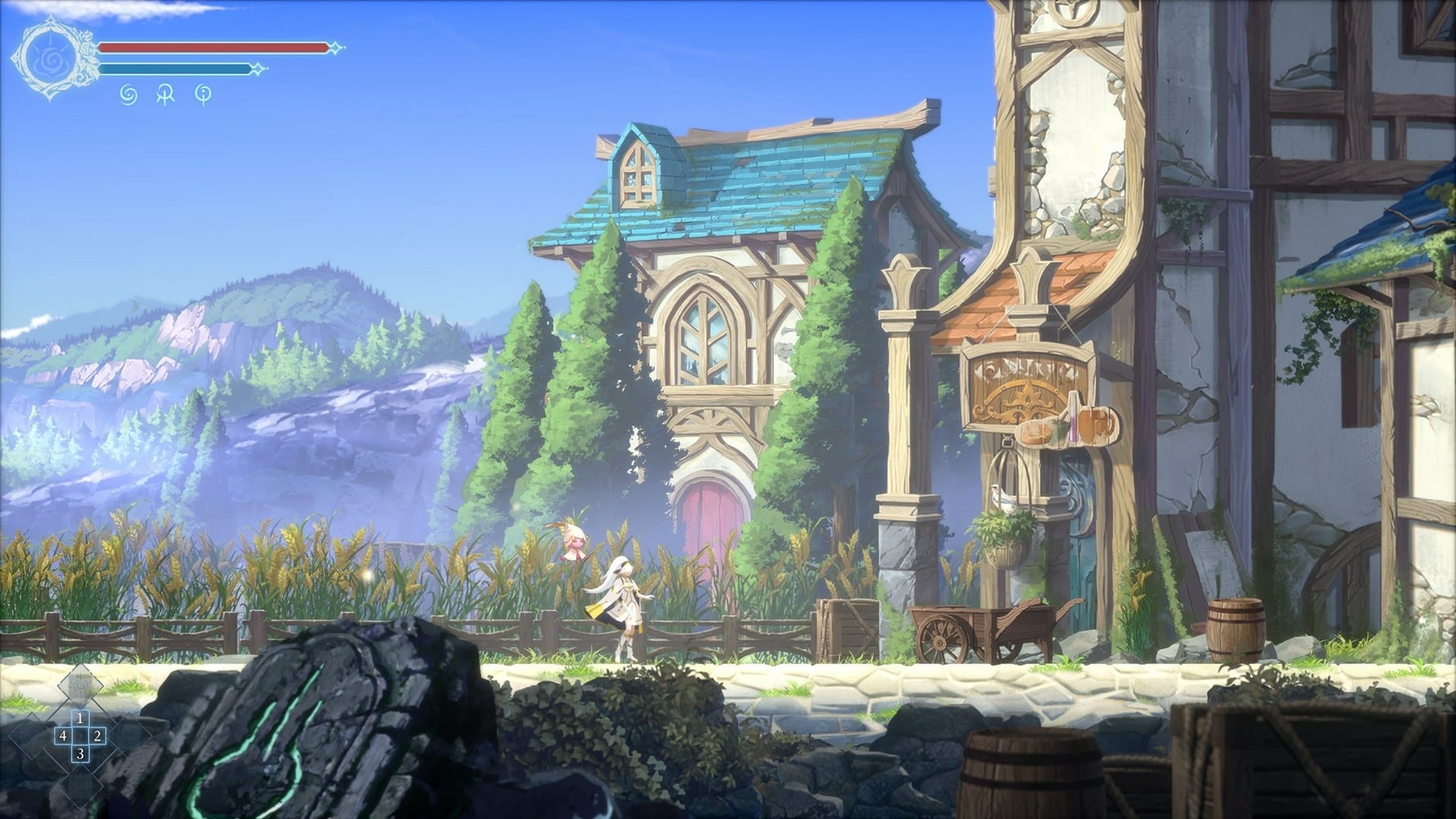Viewport: 1456px width, 819px height.
Task: Select the rightmost circle-with-stem rune glyph
Action: [x=203, y=95]
